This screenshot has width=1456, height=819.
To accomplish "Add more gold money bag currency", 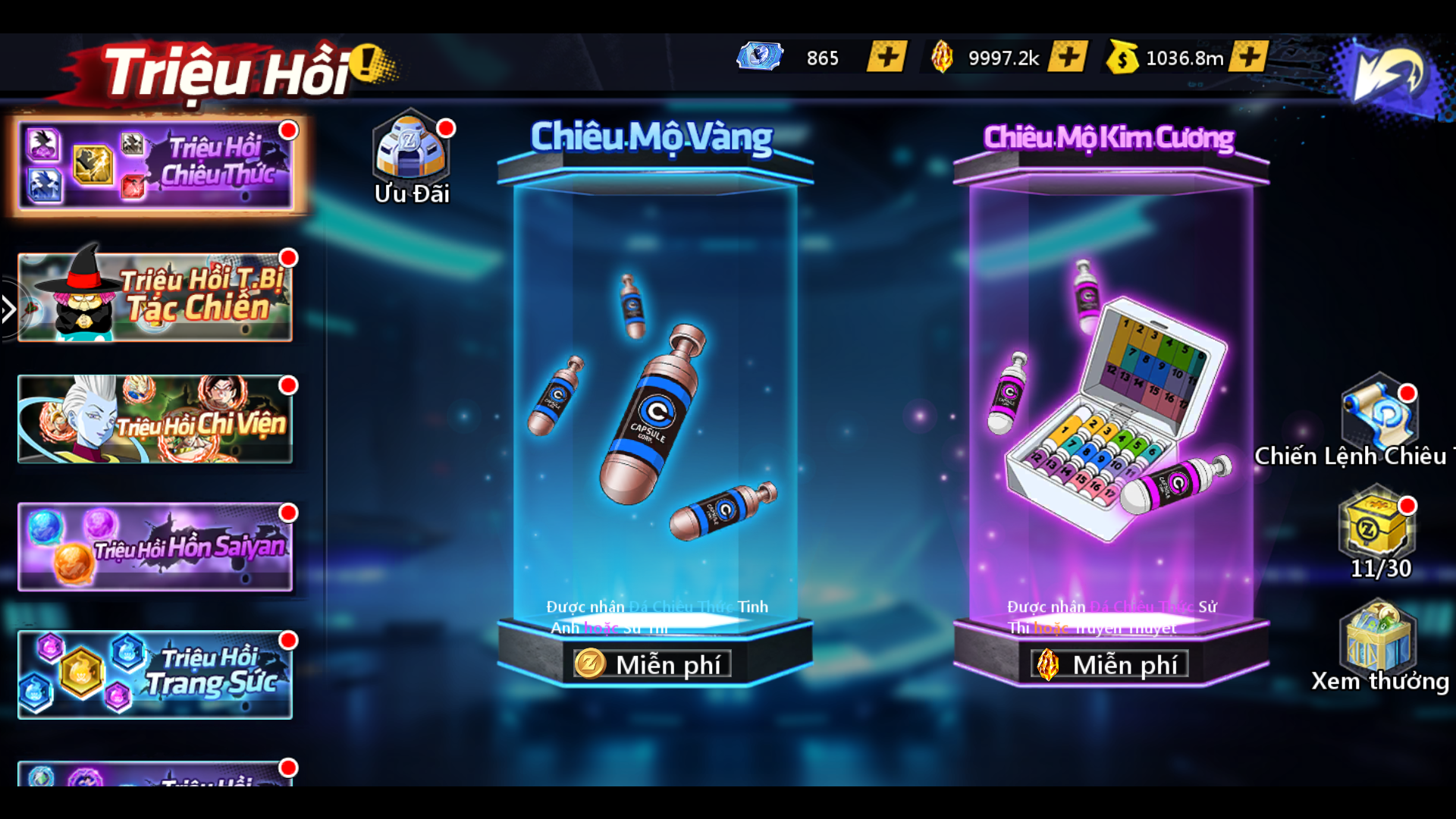I will [x=1248, y=57].
